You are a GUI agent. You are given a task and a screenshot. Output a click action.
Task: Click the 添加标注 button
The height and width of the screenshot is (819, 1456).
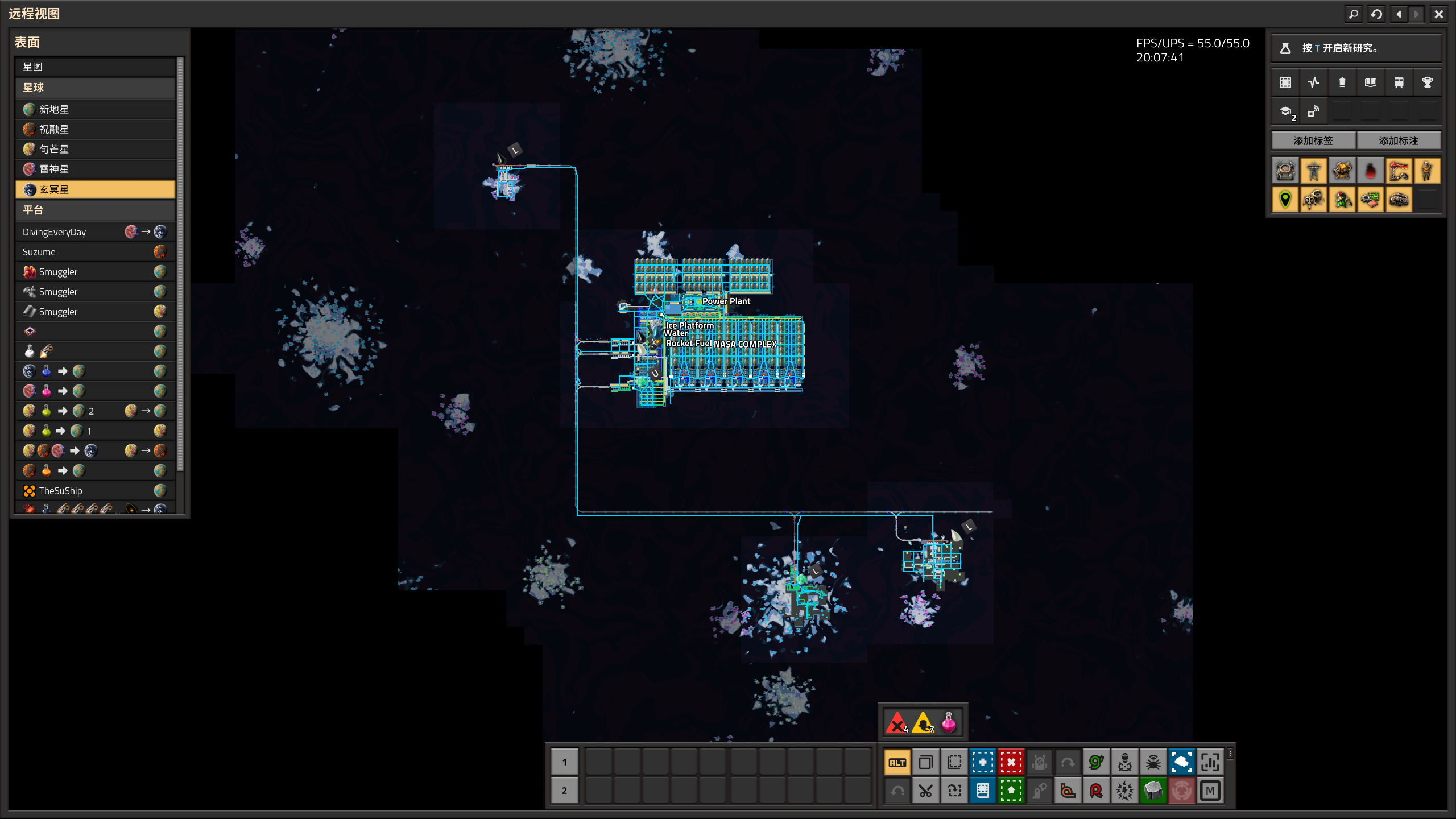point(1399,140)
